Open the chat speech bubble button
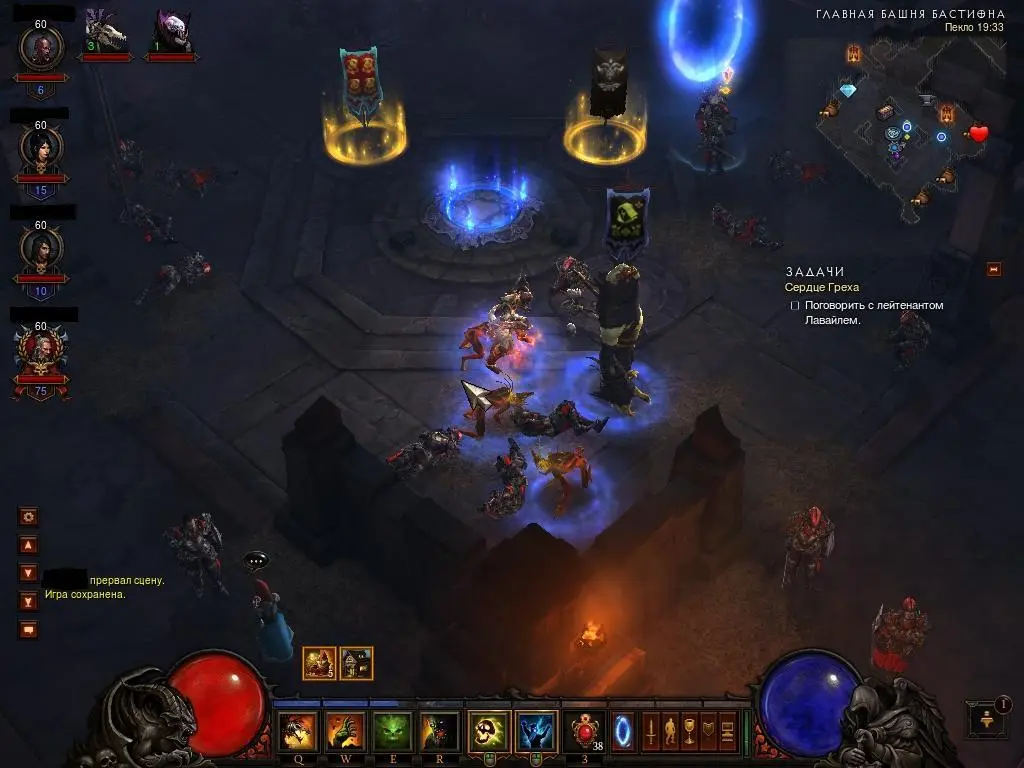Viewport: 1024px width, 768px height. tap(29, 629)
